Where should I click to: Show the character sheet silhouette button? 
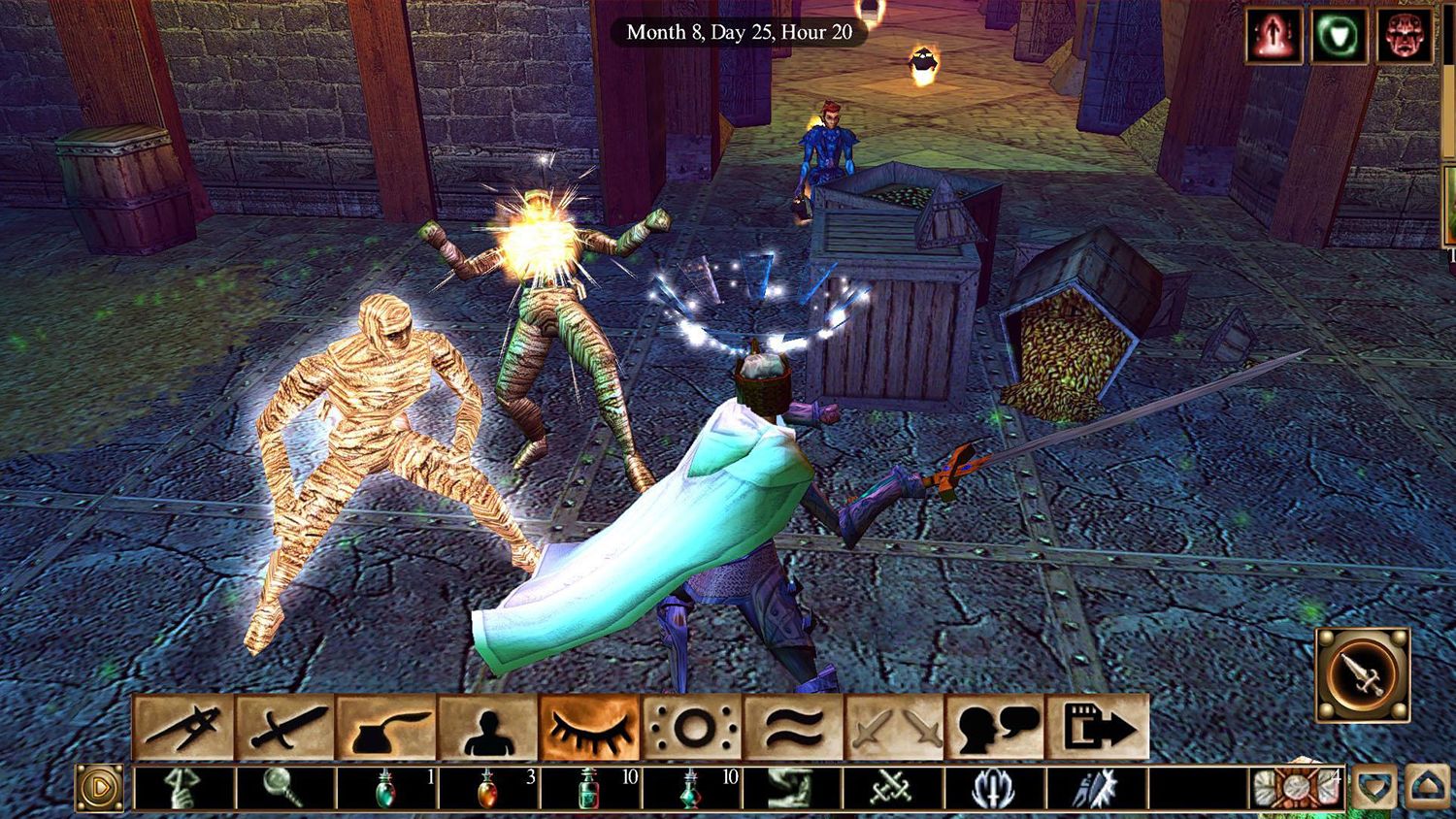(x=488, y=728)
